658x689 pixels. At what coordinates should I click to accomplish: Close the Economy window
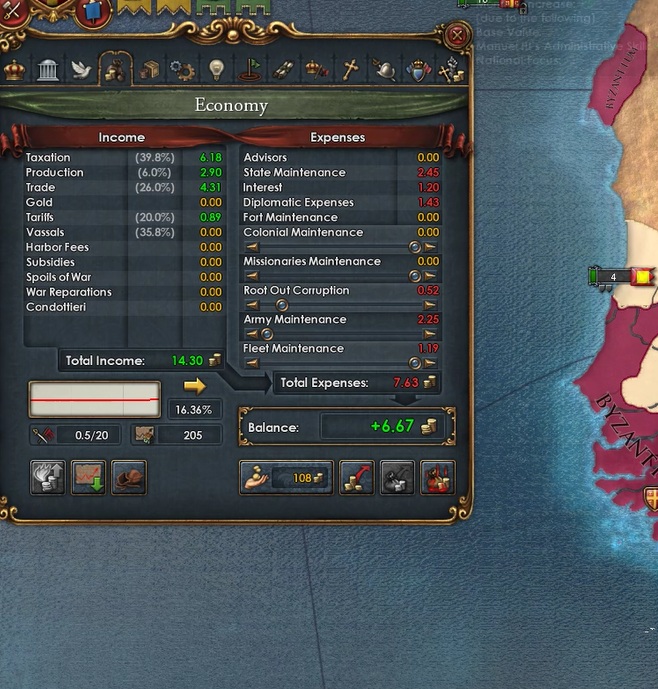[457, 37]
